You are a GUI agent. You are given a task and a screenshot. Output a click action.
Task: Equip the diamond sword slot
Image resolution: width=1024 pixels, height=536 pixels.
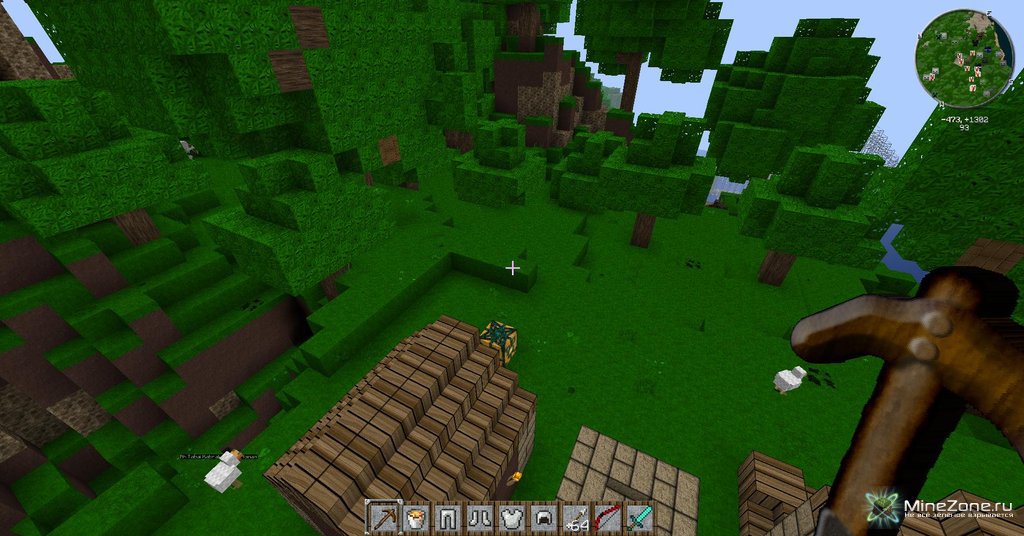[638, 517]
